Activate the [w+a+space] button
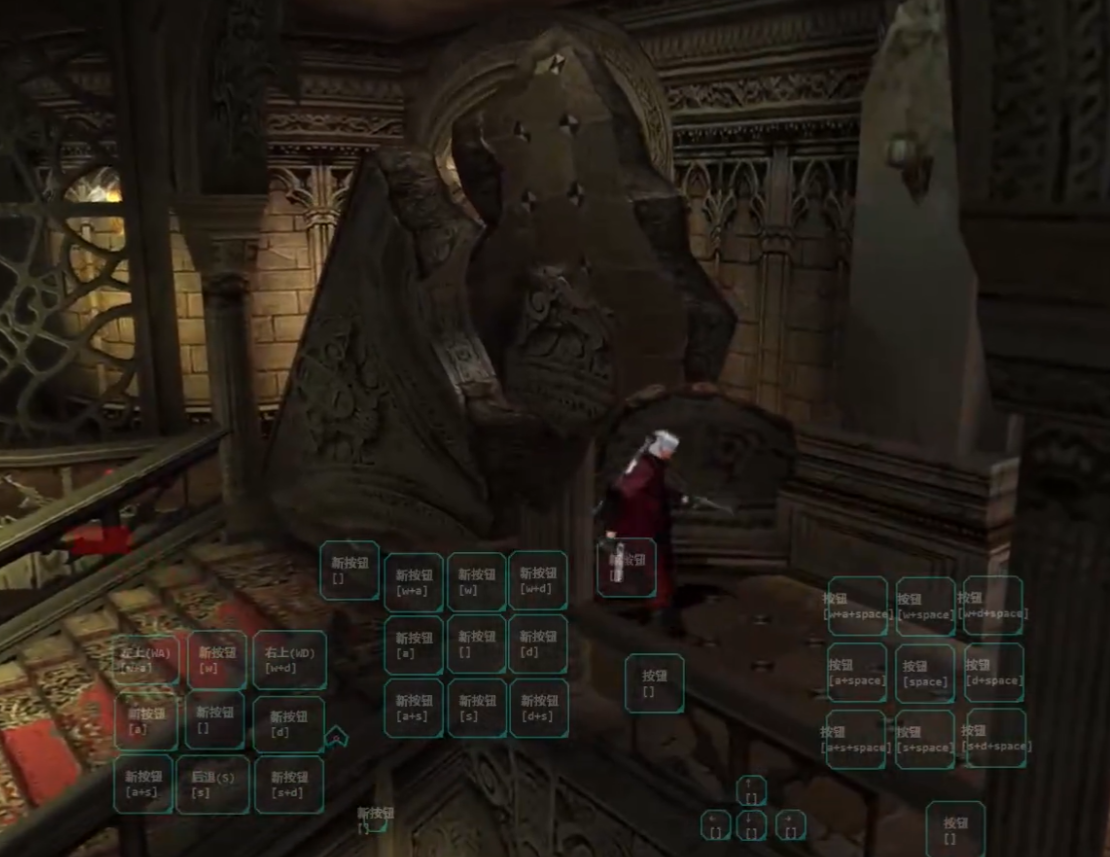The height and width of the screenshot is (857, 1110). pyautogui.click(x=857, y=606)
